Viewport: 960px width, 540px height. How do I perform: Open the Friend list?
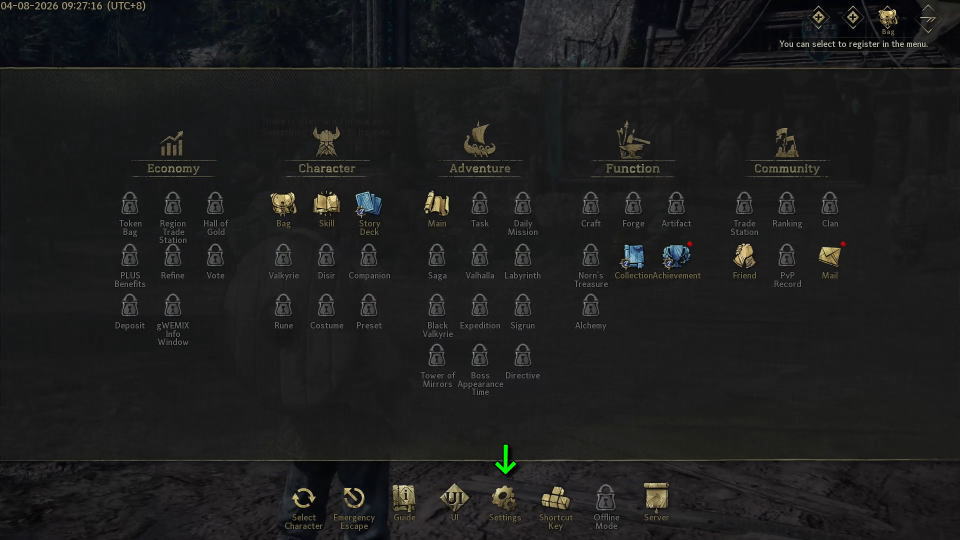pos(744,257)
